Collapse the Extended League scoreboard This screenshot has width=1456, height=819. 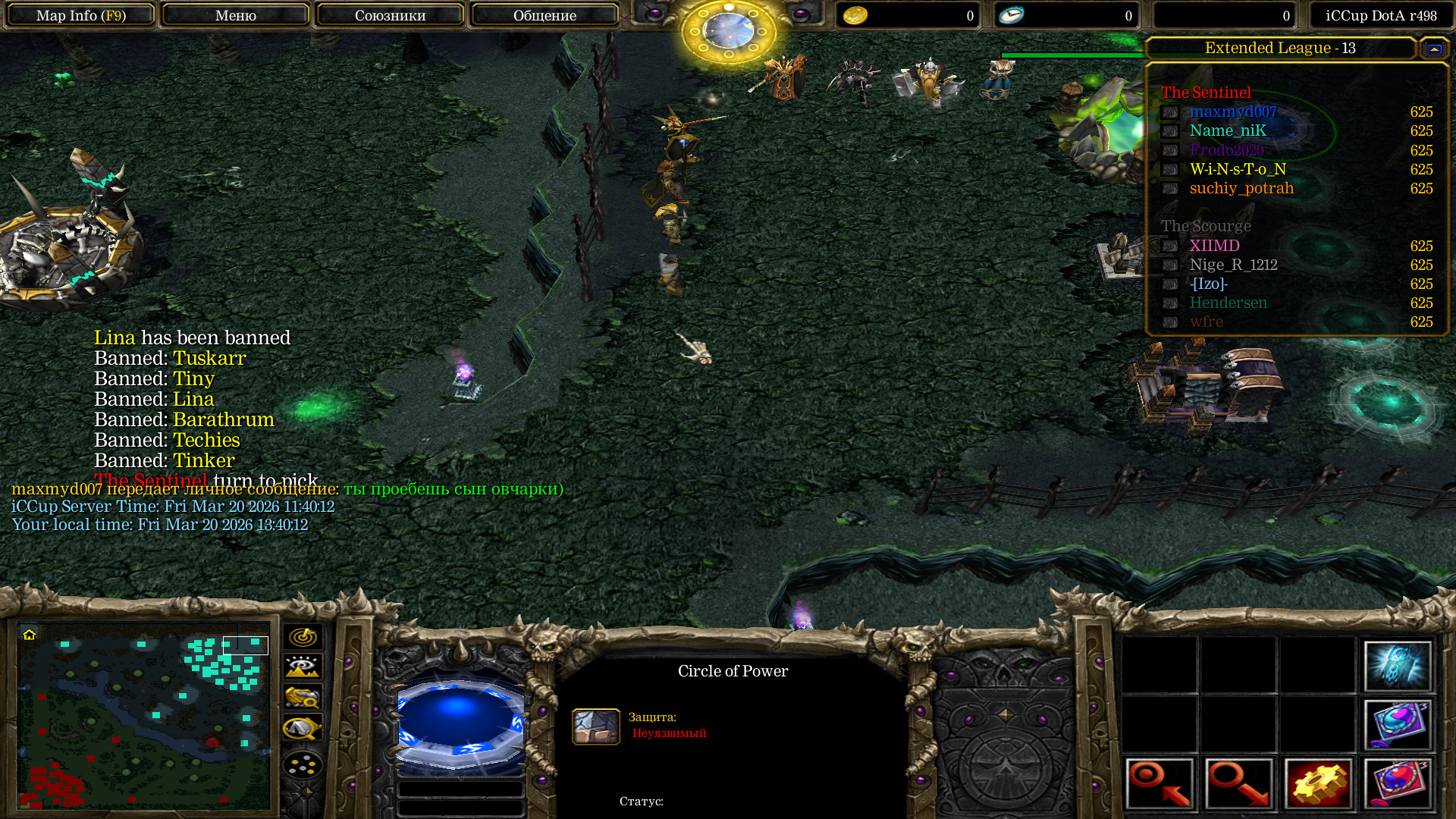(1433, 49)
